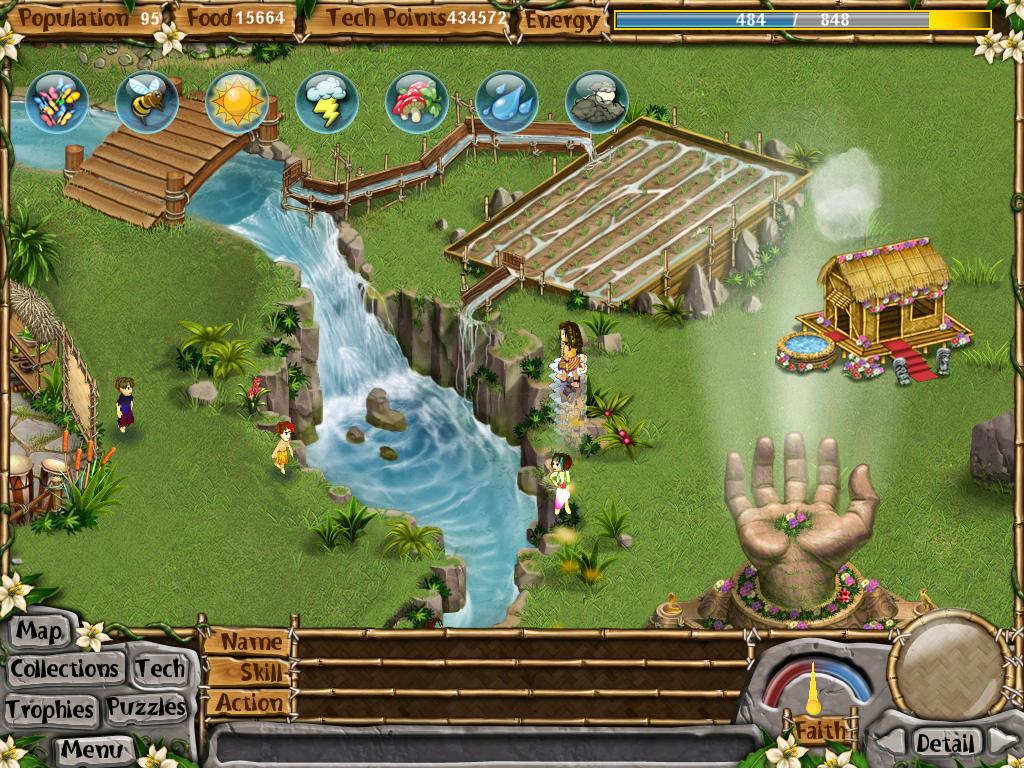View the Trophies screen

tap(50, 709)
